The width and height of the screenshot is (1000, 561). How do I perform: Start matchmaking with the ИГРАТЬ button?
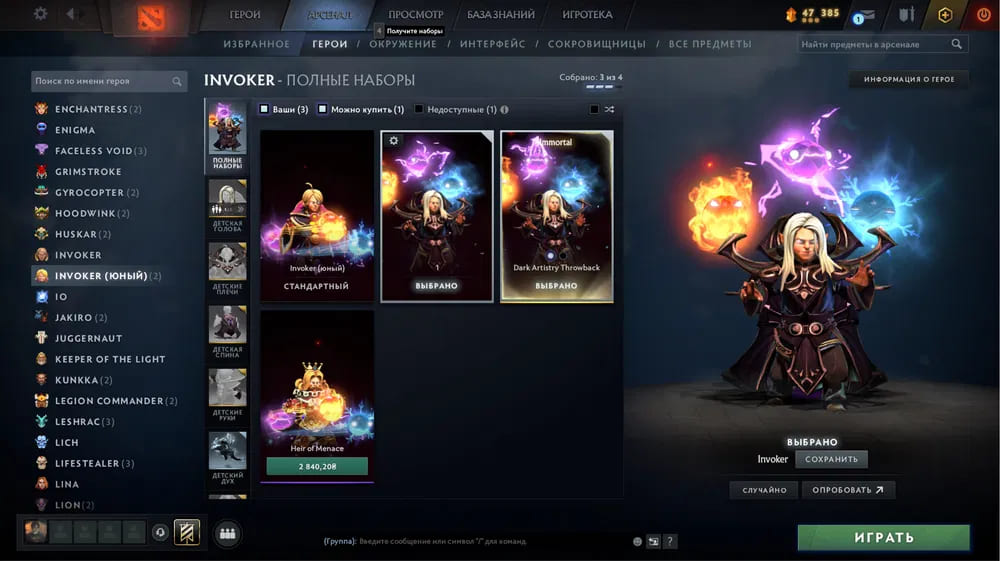point(883,537)
